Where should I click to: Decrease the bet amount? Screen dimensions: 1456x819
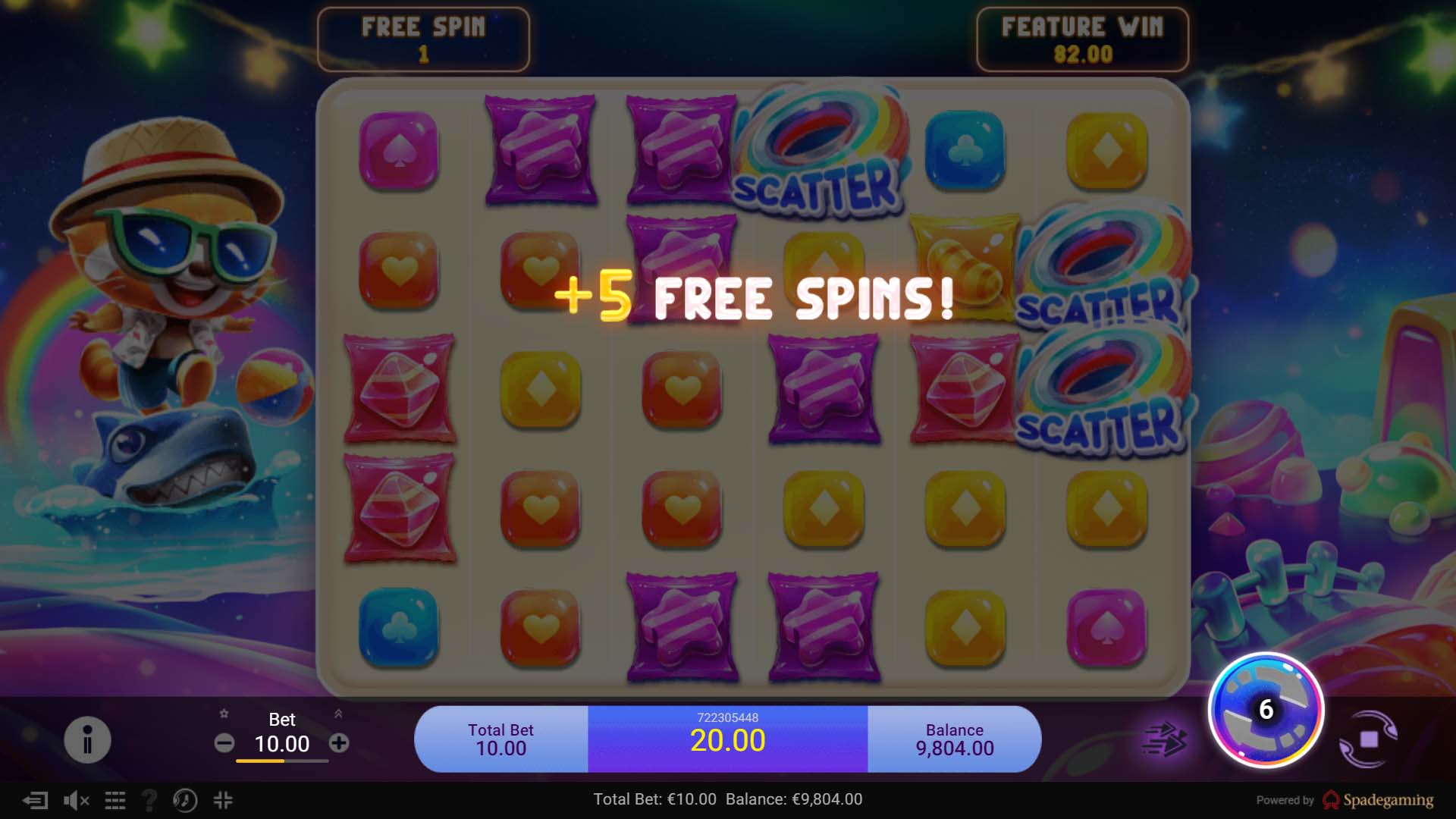pos(223,743)
